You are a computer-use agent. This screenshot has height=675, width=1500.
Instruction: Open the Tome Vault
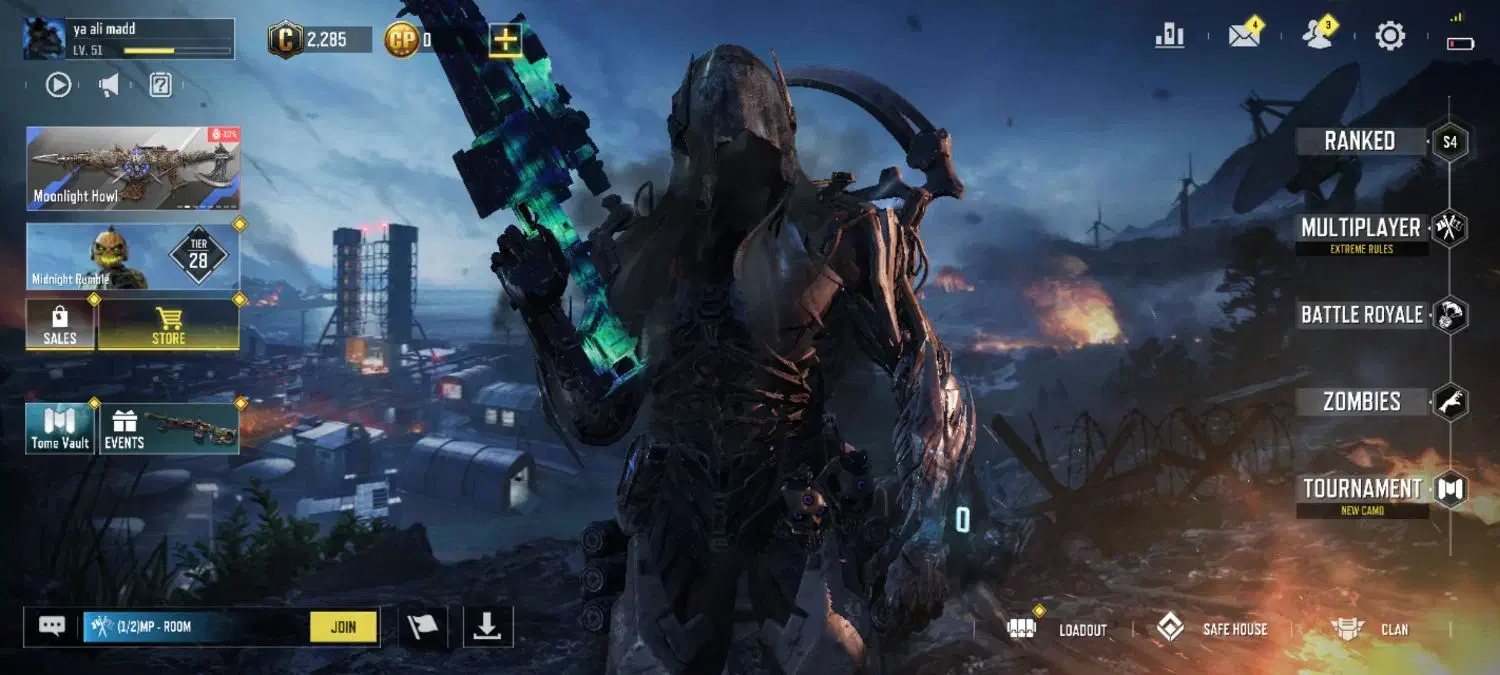[x=60, y=429]
